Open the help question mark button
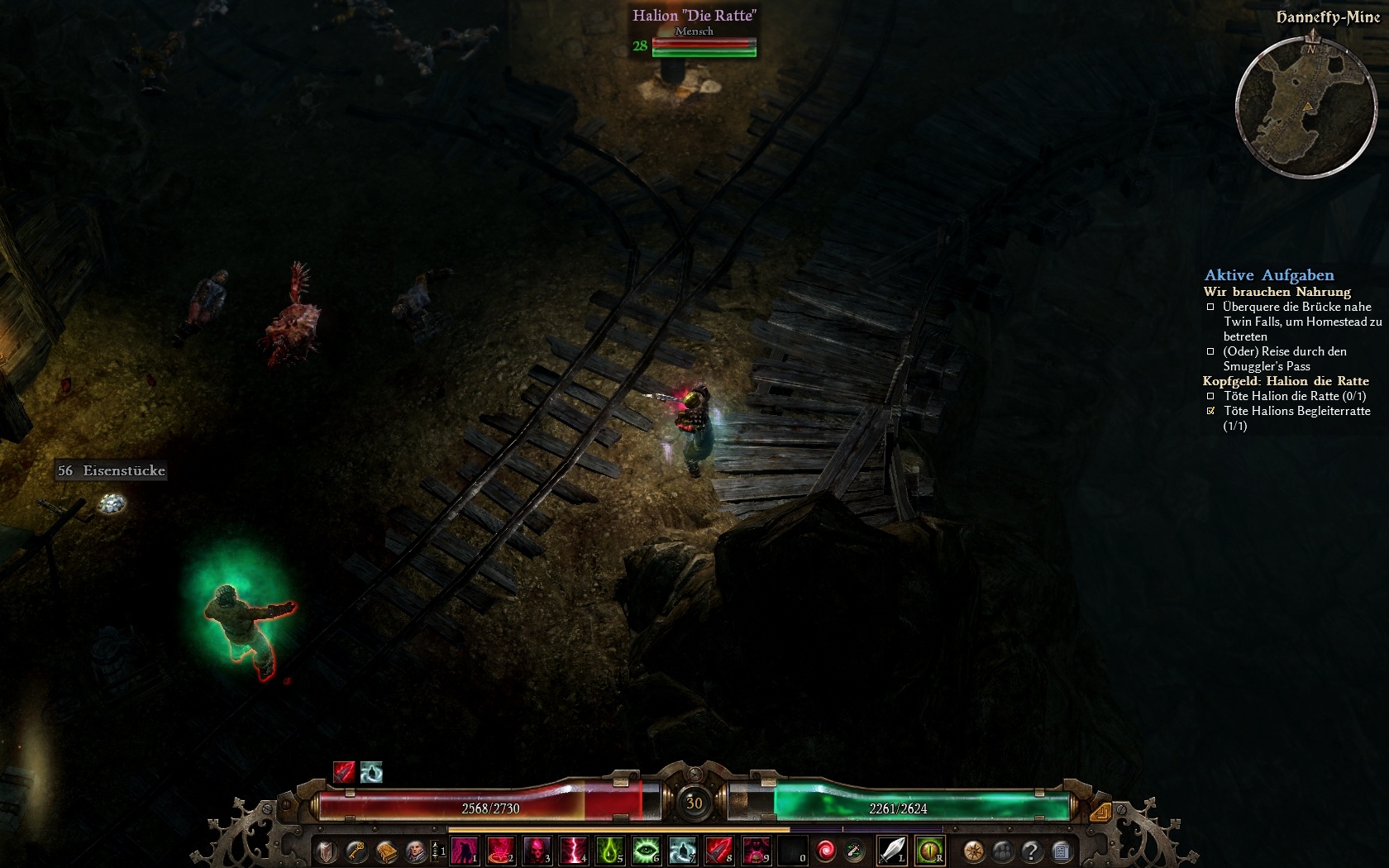Viewport: 1389px width, 868px height. pos(1031,851)
